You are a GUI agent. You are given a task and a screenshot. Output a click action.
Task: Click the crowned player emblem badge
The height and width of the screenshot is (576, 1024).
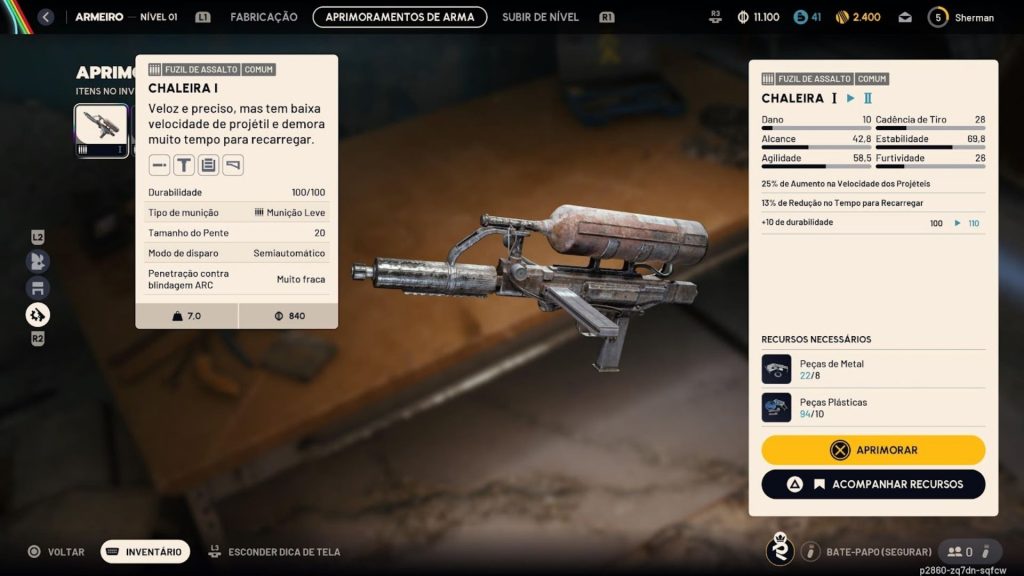tap(779, 550)
